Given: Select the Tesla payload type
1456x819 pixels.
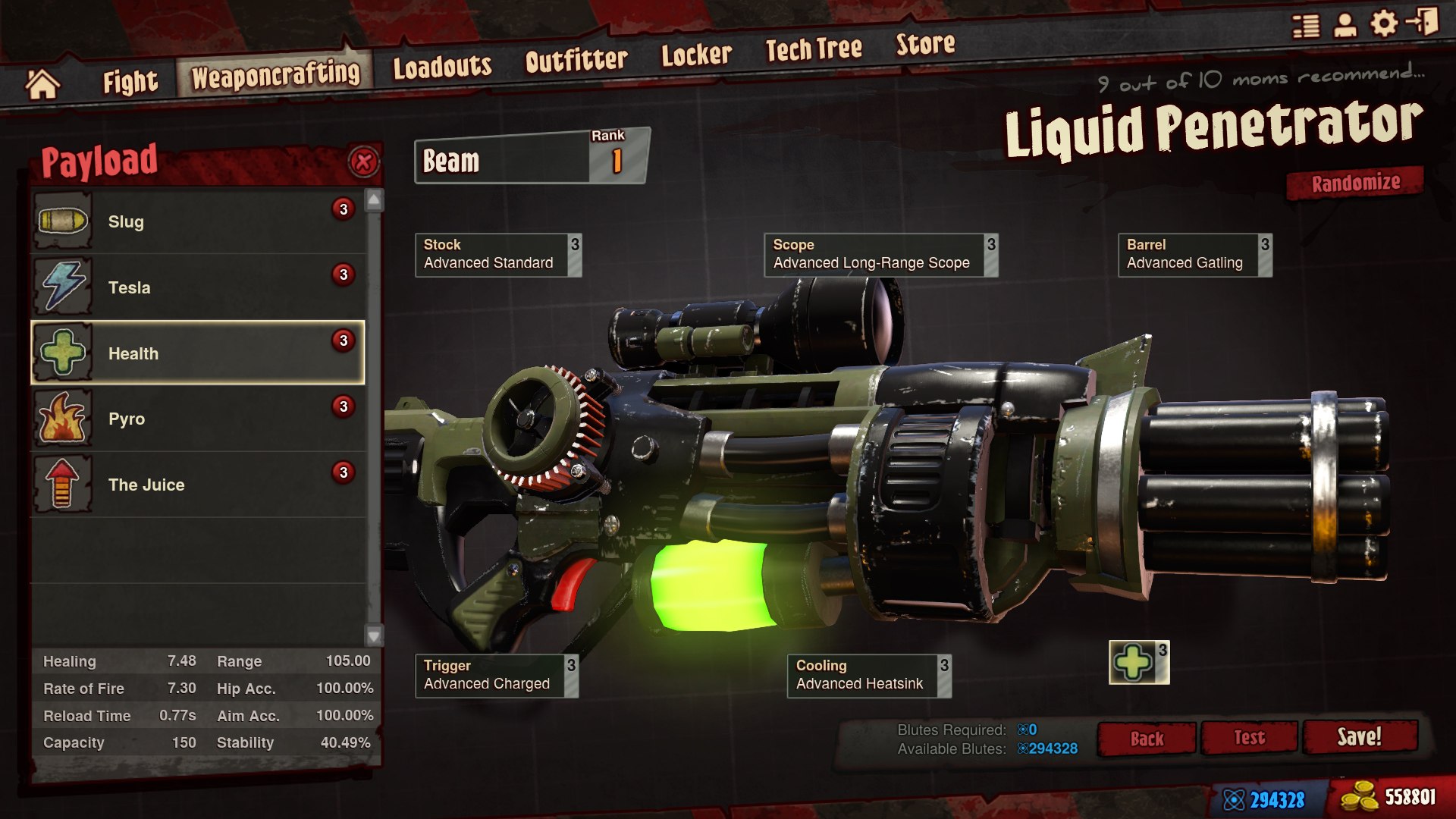Looking at the screenshot, I should [197, 287].
